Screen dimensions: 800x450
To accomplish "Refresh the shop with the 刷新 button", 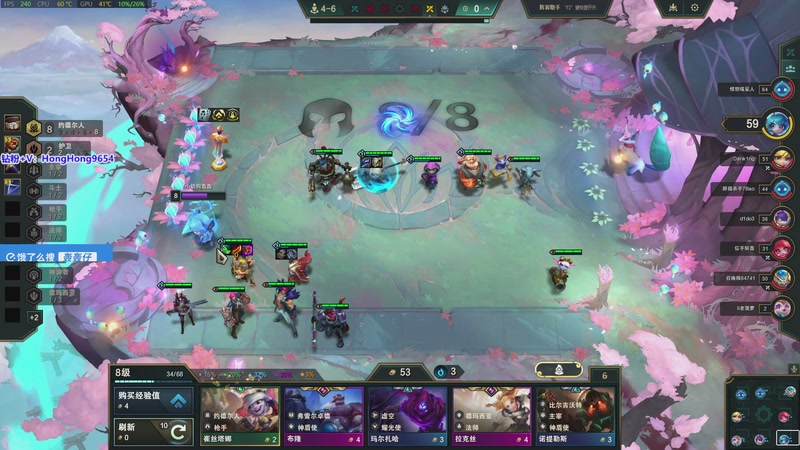I will click(152, 431).
